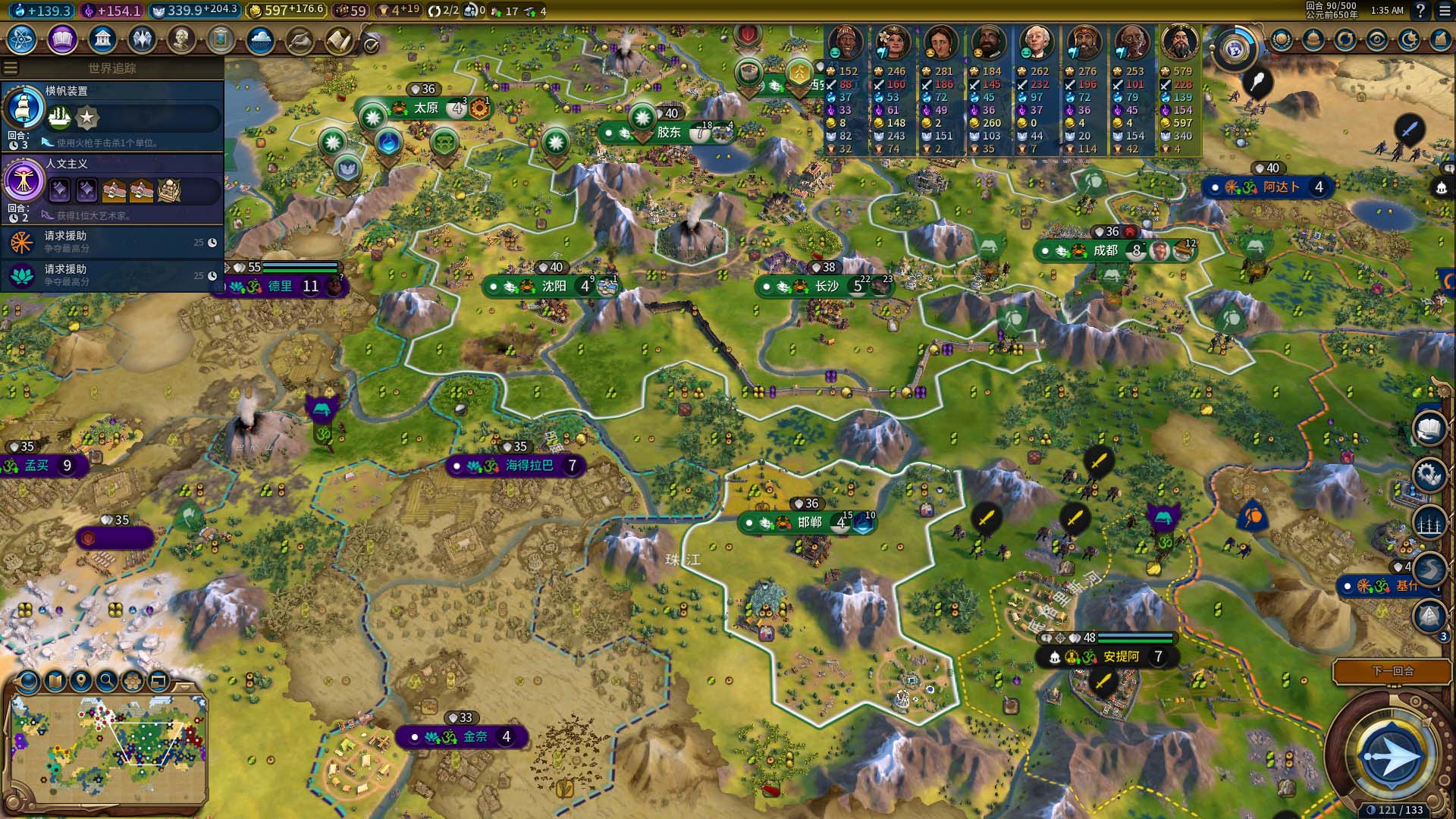Open Civilopedia with the question mark
The height and width of the screenshot is (819, 1456).
1420,11
